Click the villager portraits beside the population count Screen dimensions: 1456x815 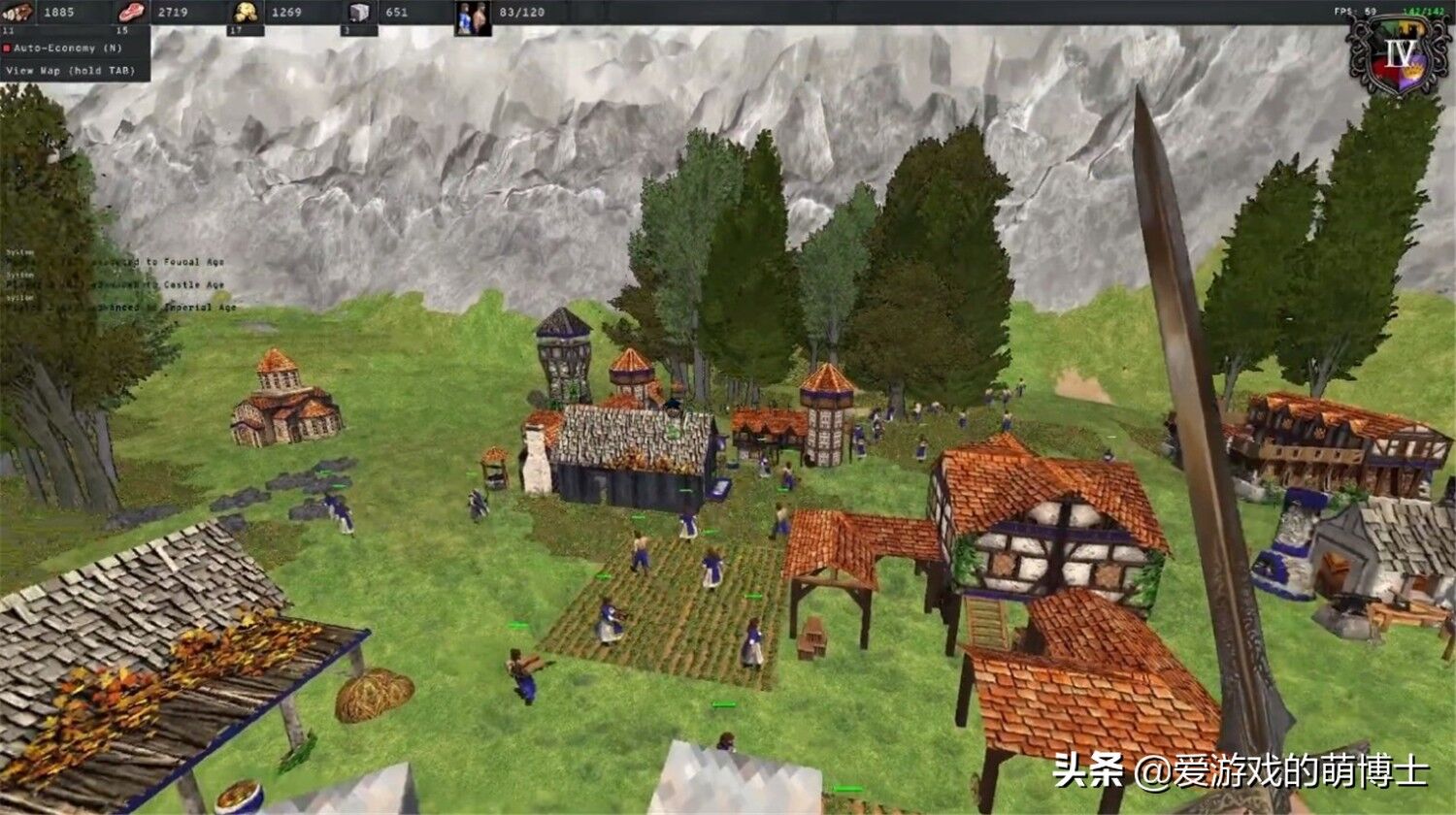[x=472, y=17]
